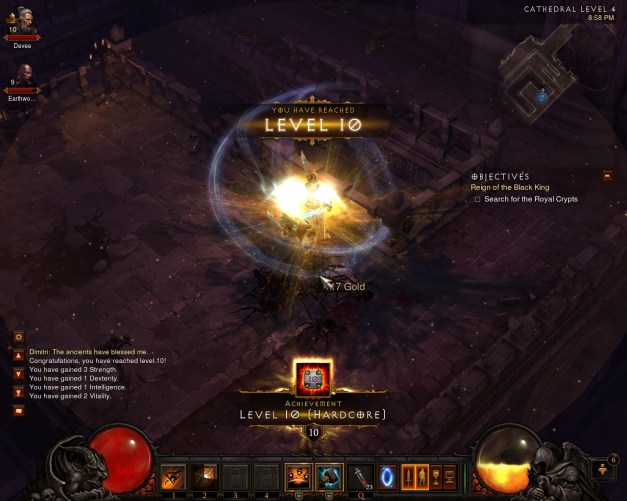The width and height of the screenshot is (627, 501).
Task: Activate skill in hotbar slot 1
Action: [173, 477]
